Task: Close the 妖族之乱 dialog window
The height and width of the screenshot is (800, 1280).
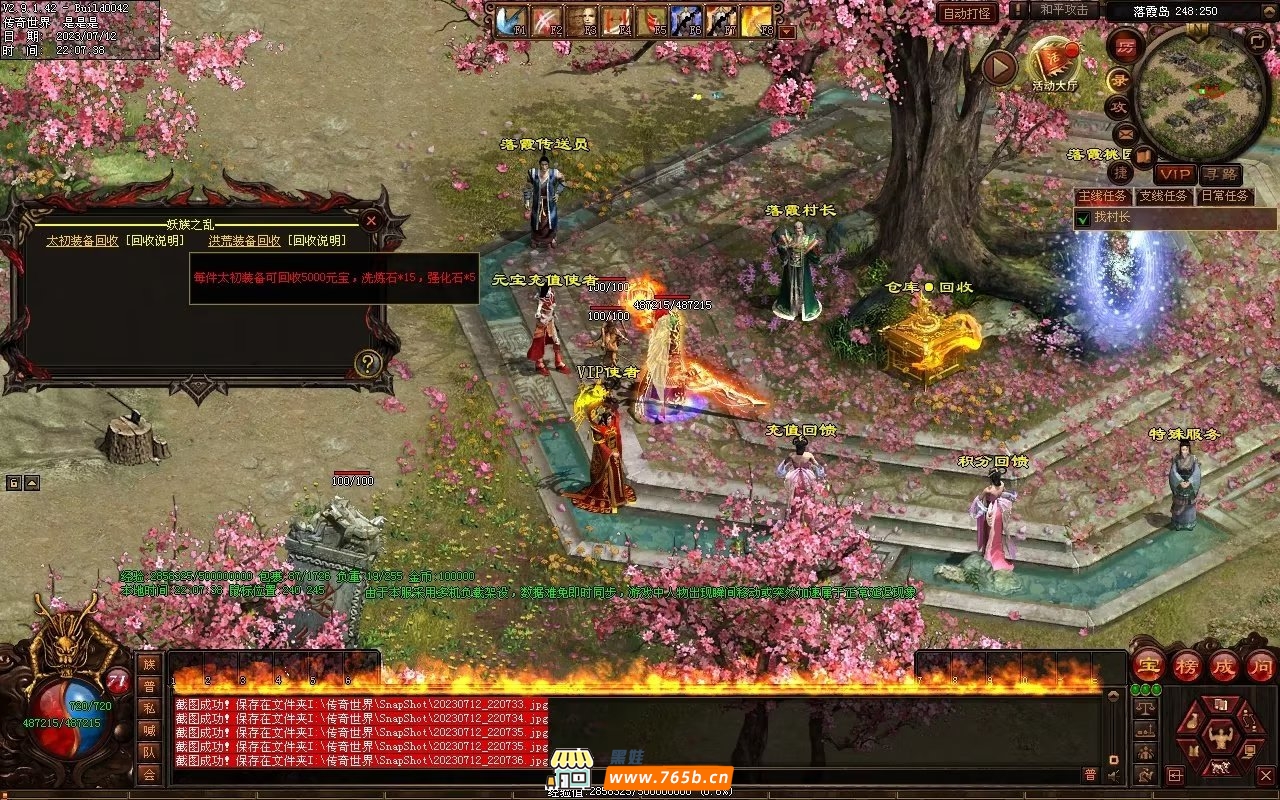Action: tap(371, 219)
